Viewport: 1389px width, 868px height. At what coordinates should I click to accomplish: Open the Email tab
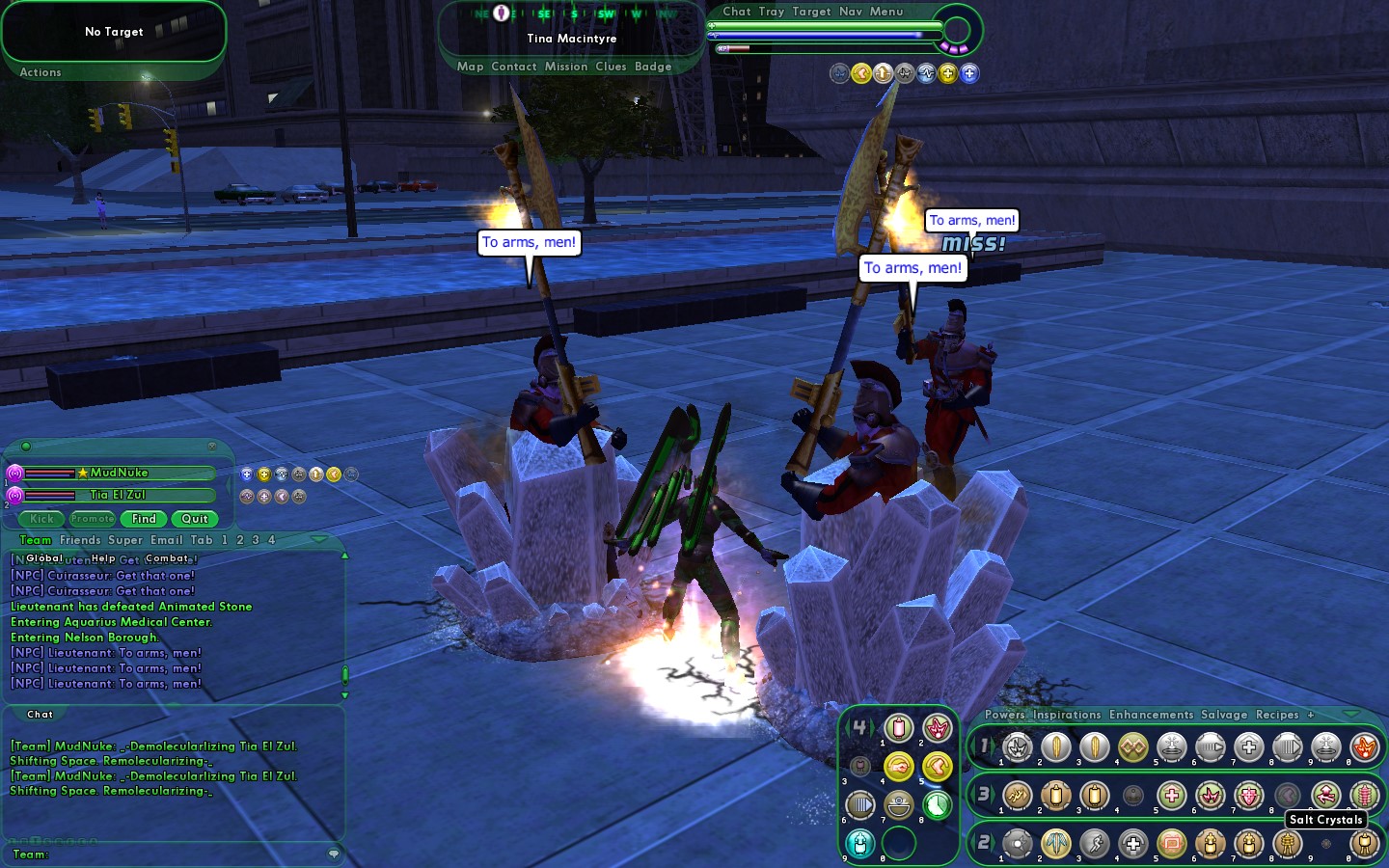coord(166,540)
